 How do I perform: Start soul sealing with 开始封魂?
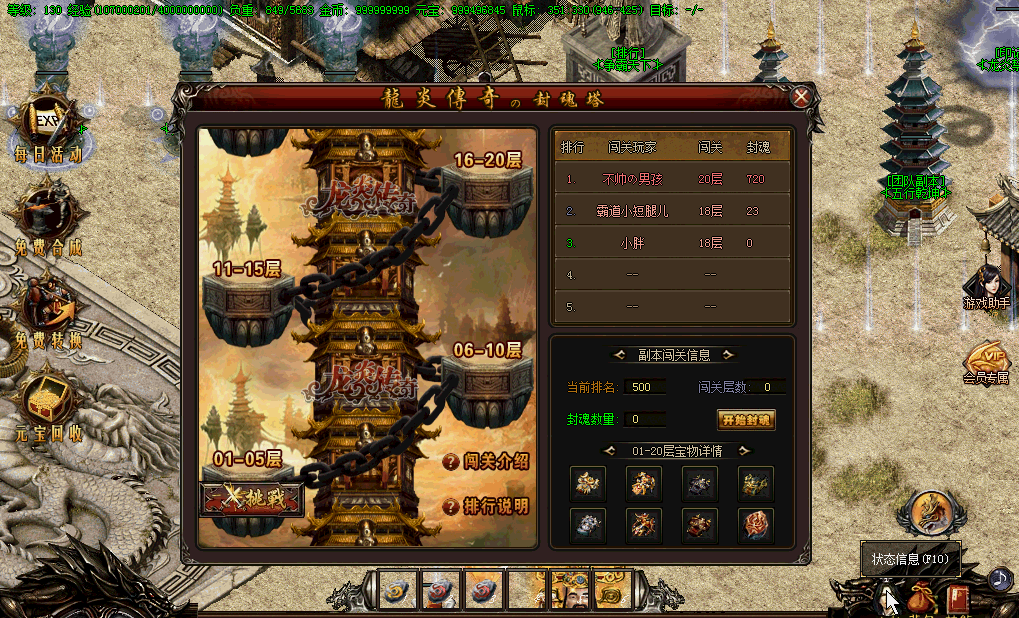(747, 420)
